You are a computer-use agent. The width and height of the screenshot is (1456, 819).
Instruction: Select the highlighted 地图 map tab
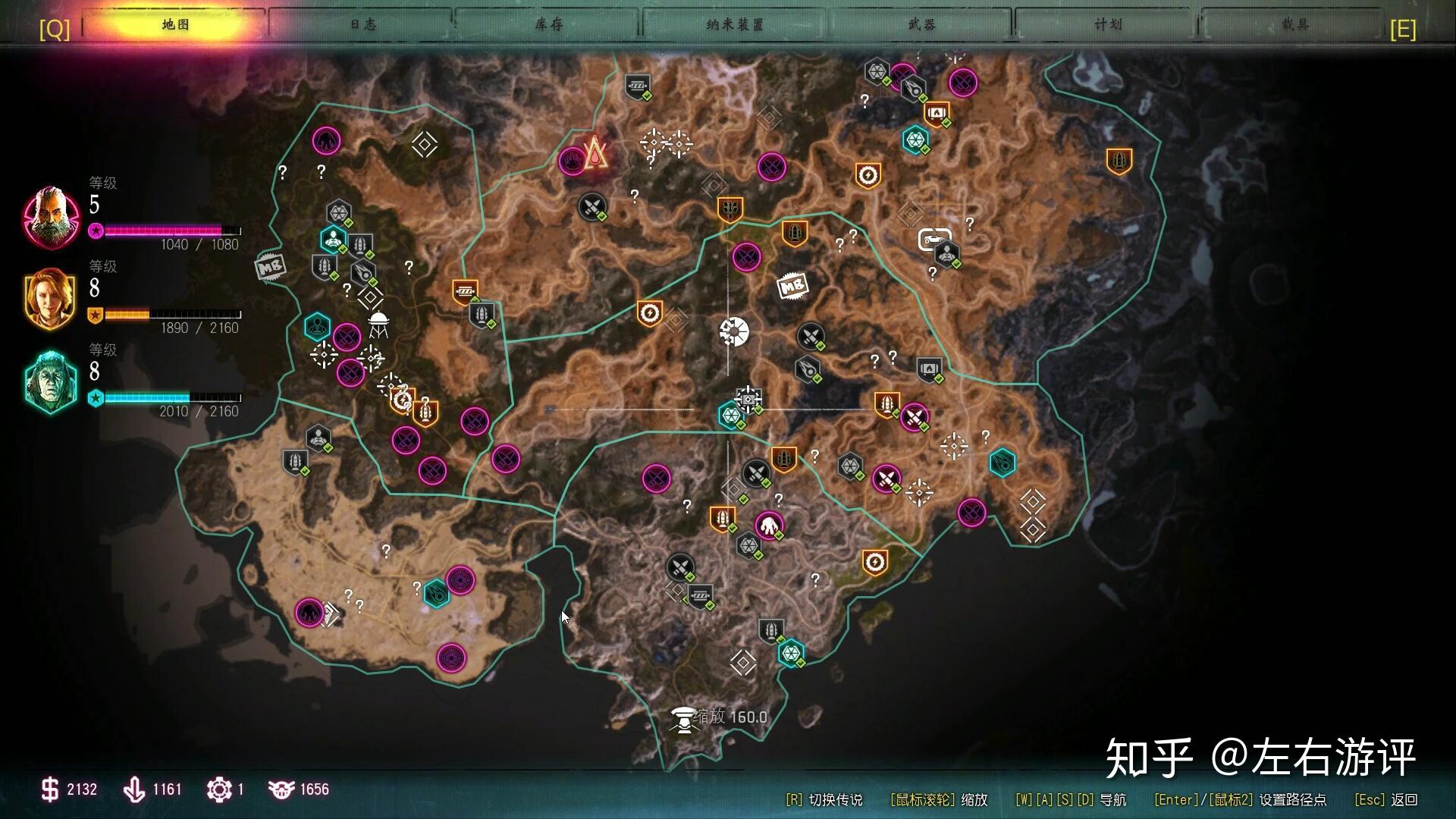click(x=176, y=24)
